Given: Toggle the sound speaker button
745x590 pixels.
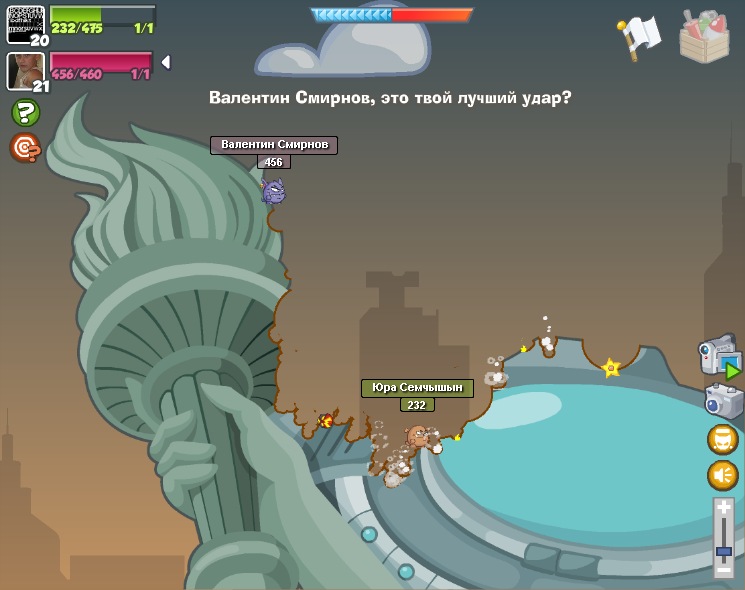Looking at the screenshot, I should point(722,475).
